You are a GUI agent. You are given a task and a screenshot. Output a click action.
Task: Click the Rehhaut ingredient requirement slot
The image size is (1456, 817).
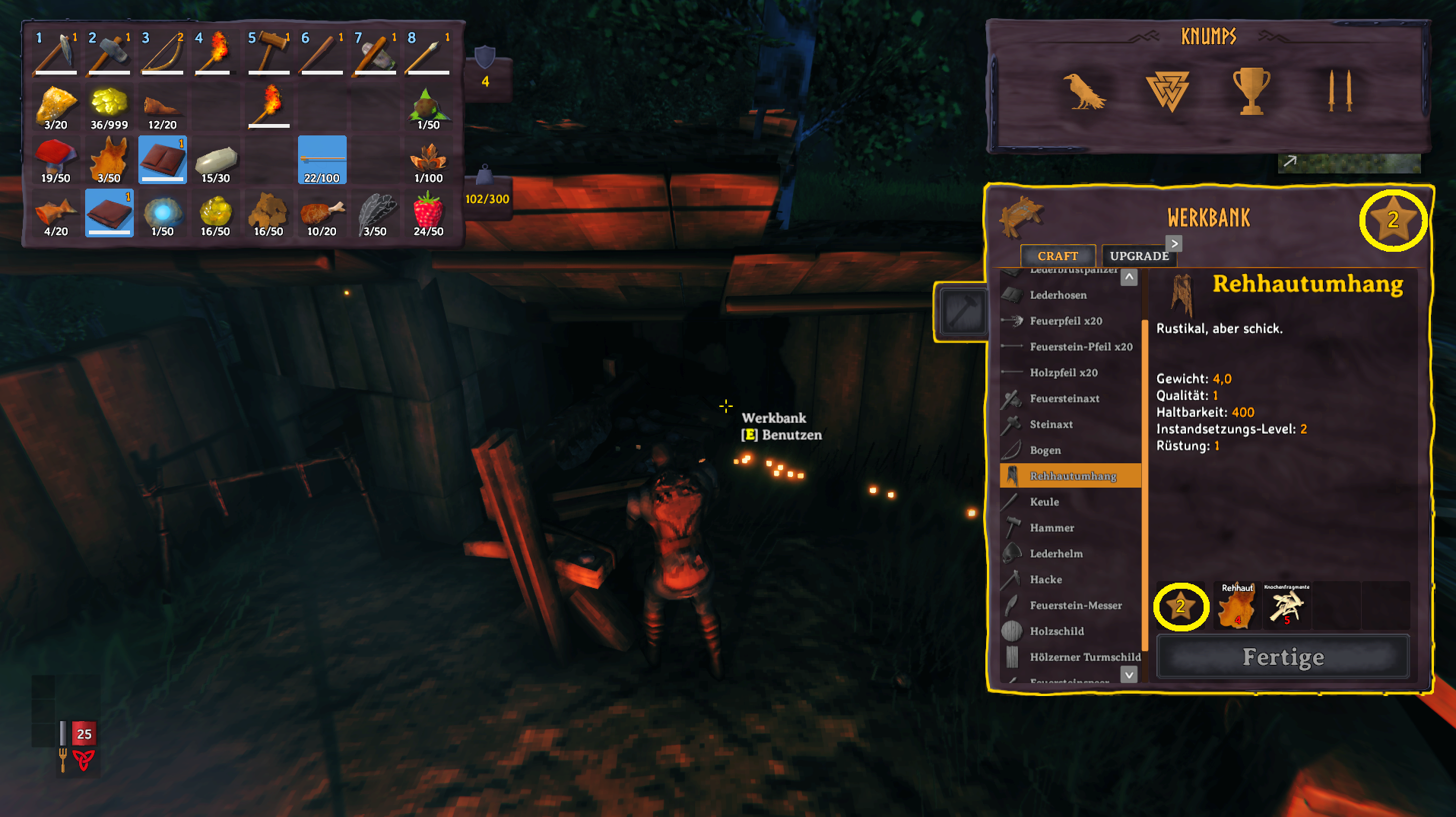point(1236,607)
